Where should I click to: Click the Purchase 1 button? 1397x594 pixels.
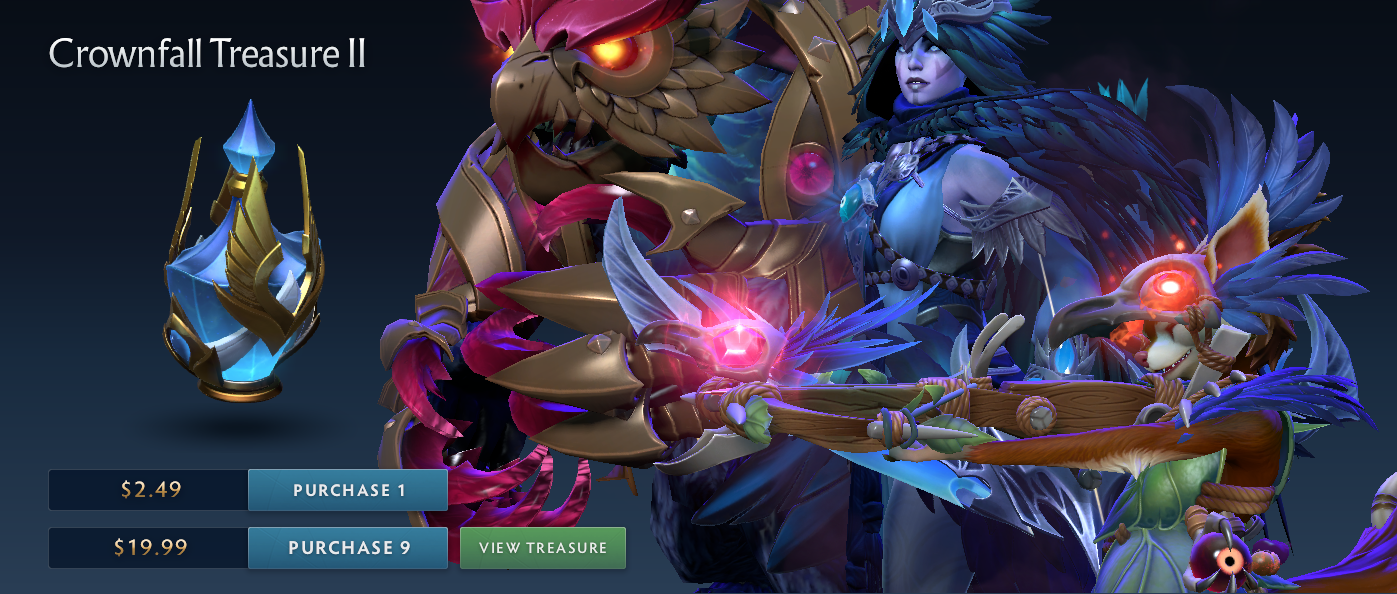point(348,490)
